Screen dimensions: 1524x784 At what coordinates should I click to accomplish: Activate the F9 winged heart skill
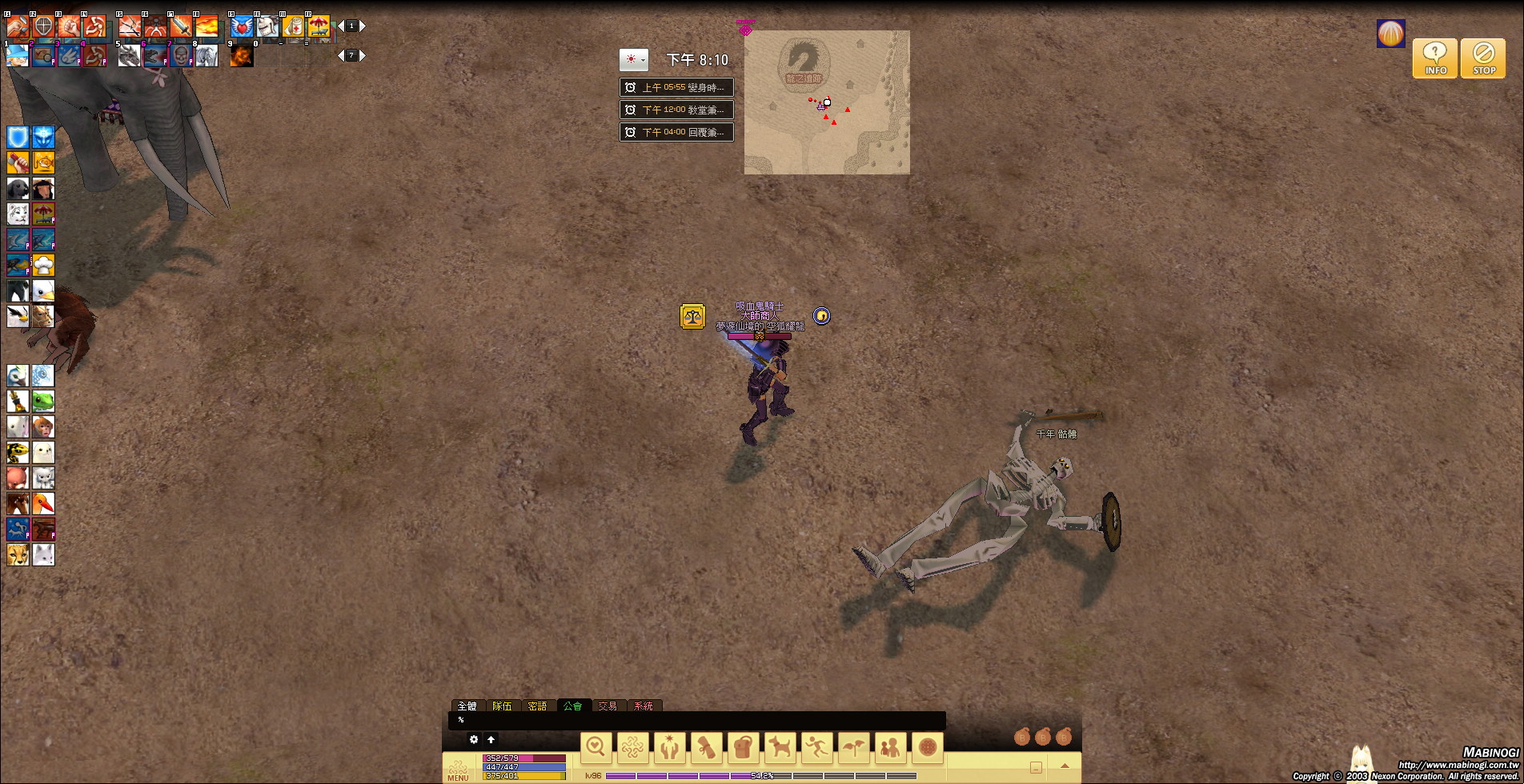(242, 26)
